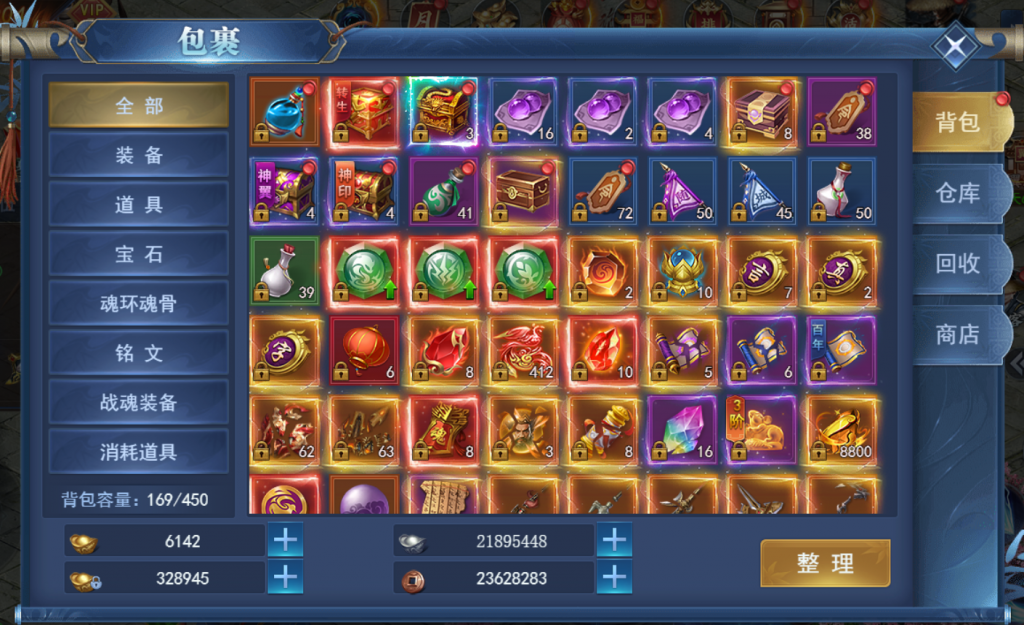Pick the rainbow crystal item
Screen dimensions: 1024x625
(x=682, y=431)
